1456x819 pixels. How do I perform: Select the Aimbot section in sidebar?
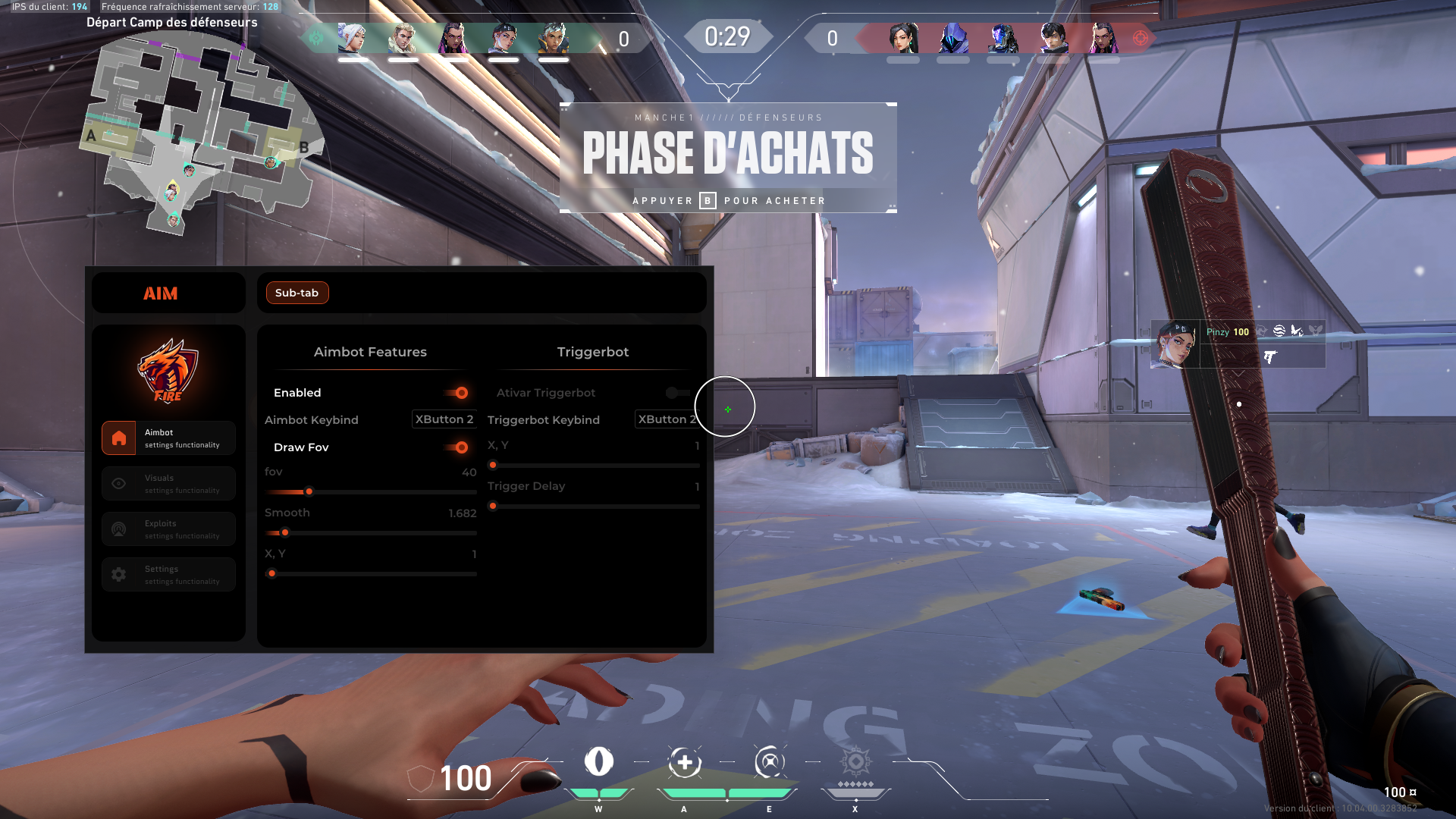[x=168, y=438]
